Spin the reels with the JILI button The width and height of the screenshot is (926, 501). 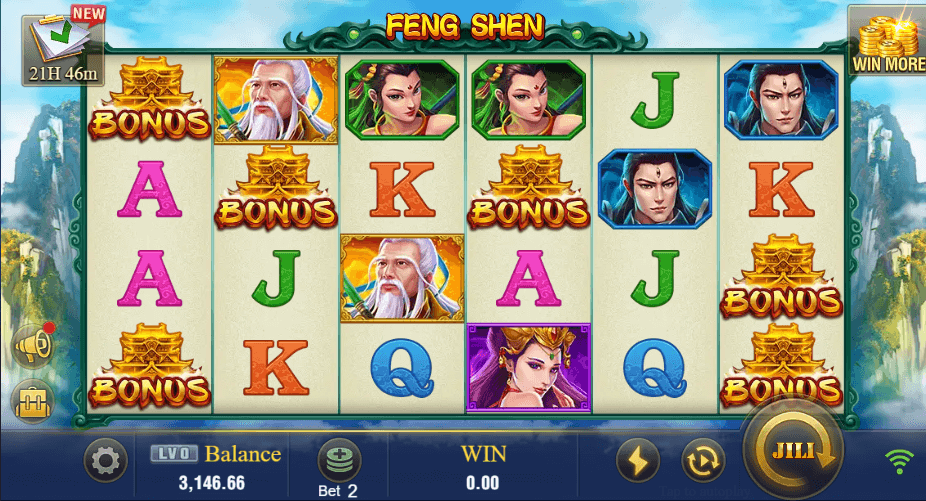click(792, 452)
